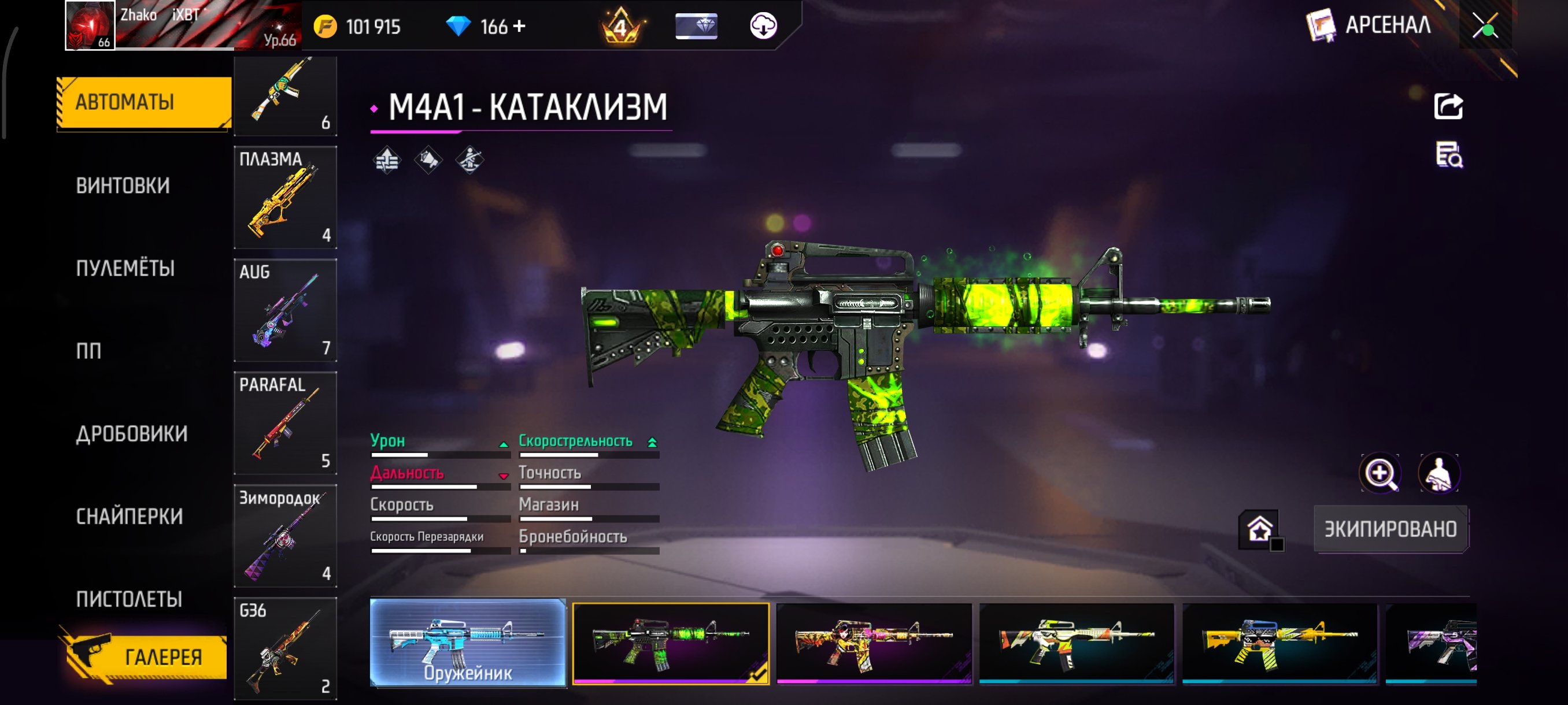1568x705 pixels.
Task: Choose the СНАЙПЕРКИ category
Action: click(x=129, y=517)
